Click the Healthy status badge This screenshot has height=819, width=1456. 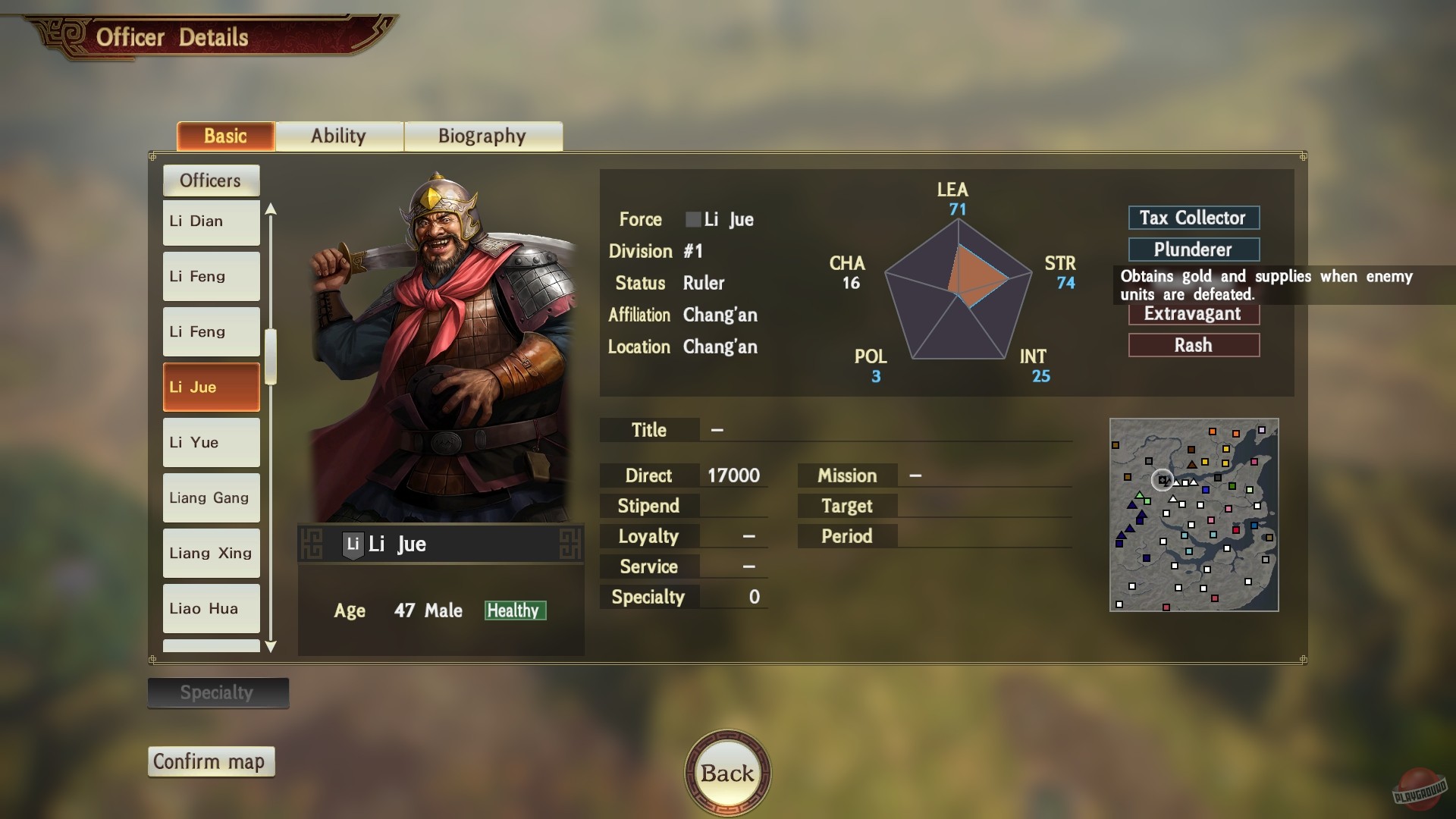click(514, 610)
